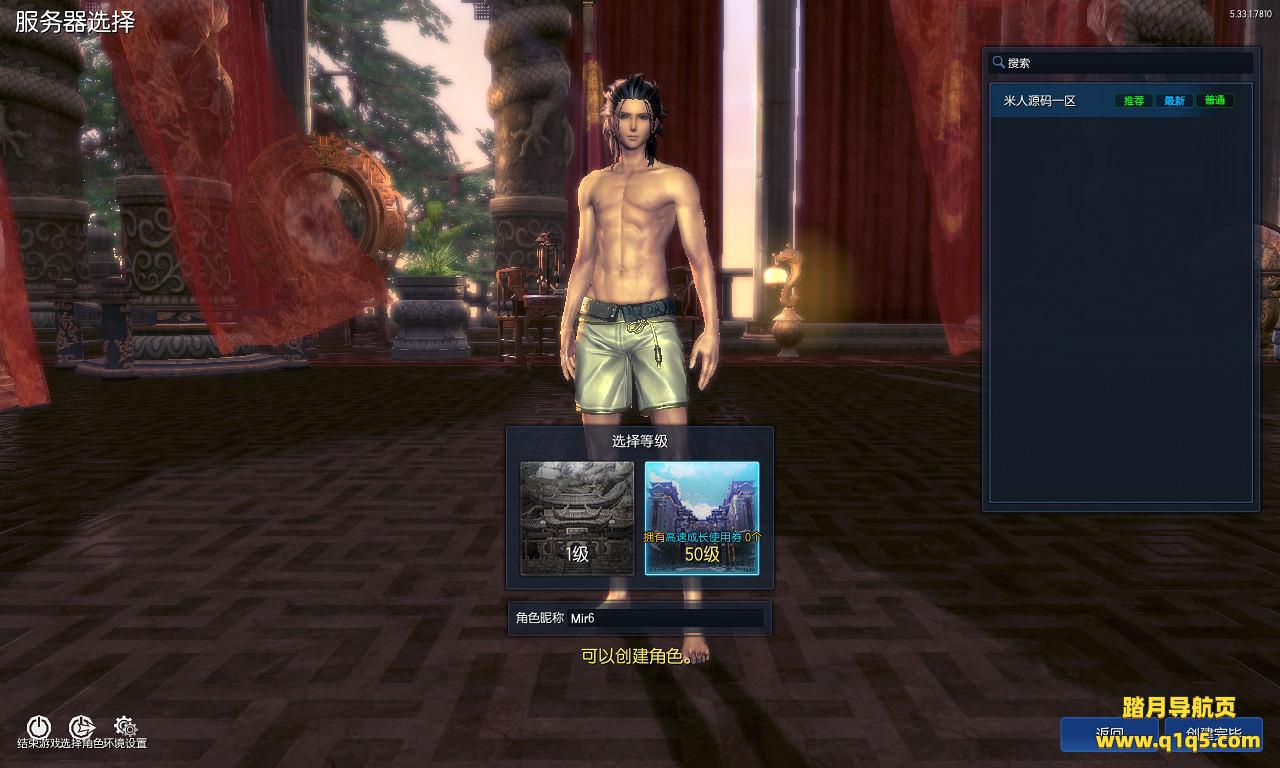The width and height of the screenshot is (1280, 768).
Task: Click the character nickname field containing Mir6
Action: point(664,618)
